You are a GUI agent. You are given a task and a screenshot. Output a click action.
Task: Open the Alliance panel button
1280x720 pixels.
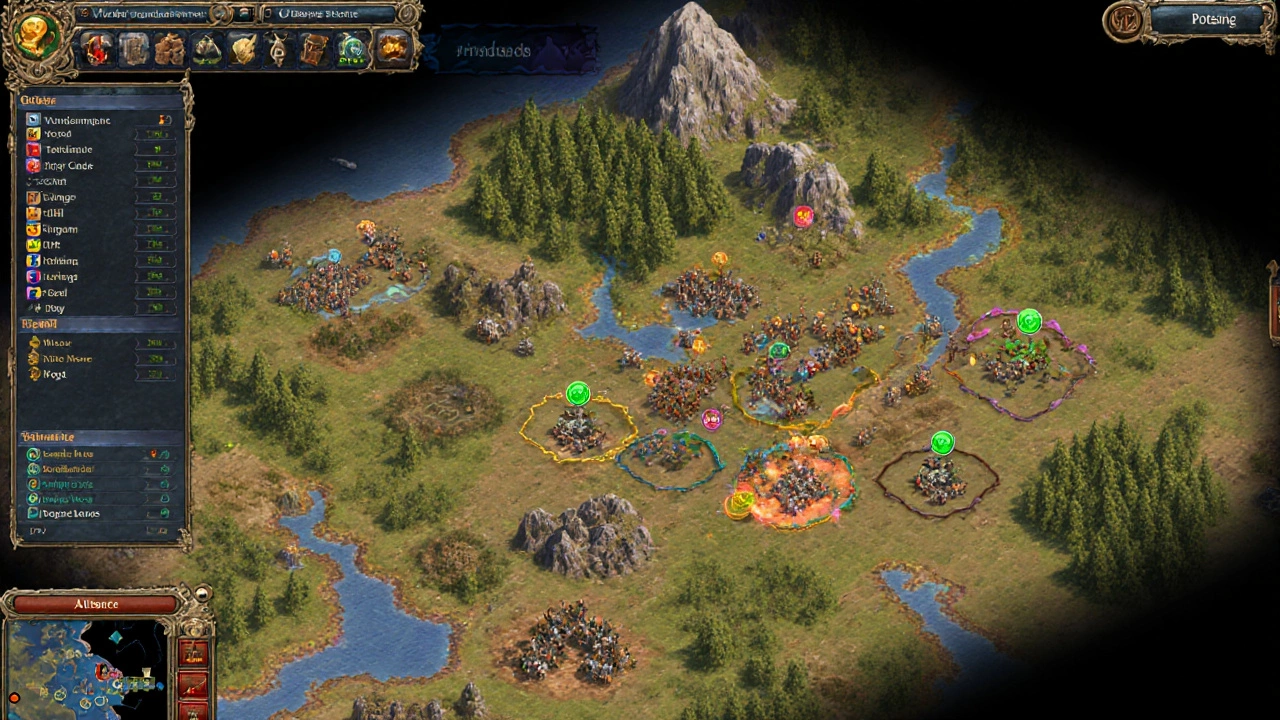tap(96, 604)
